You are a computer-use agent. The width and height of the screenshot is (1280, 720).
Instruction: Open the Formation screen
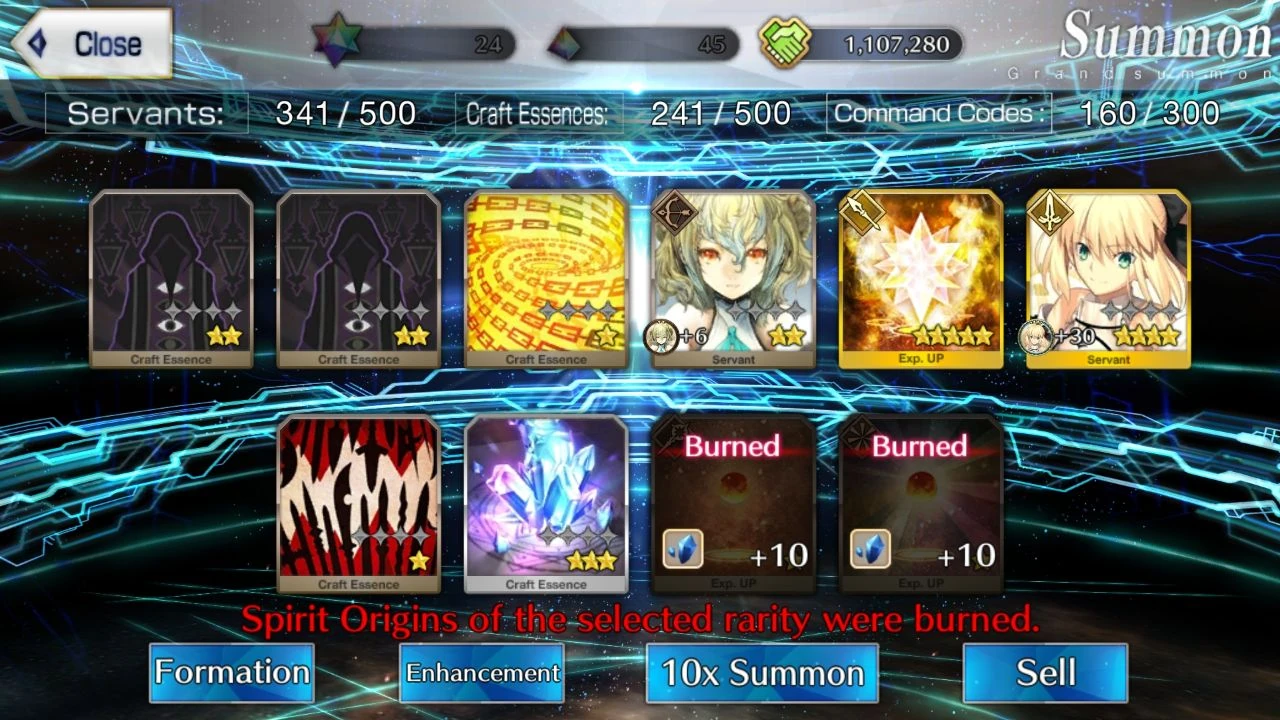(231, 673)
